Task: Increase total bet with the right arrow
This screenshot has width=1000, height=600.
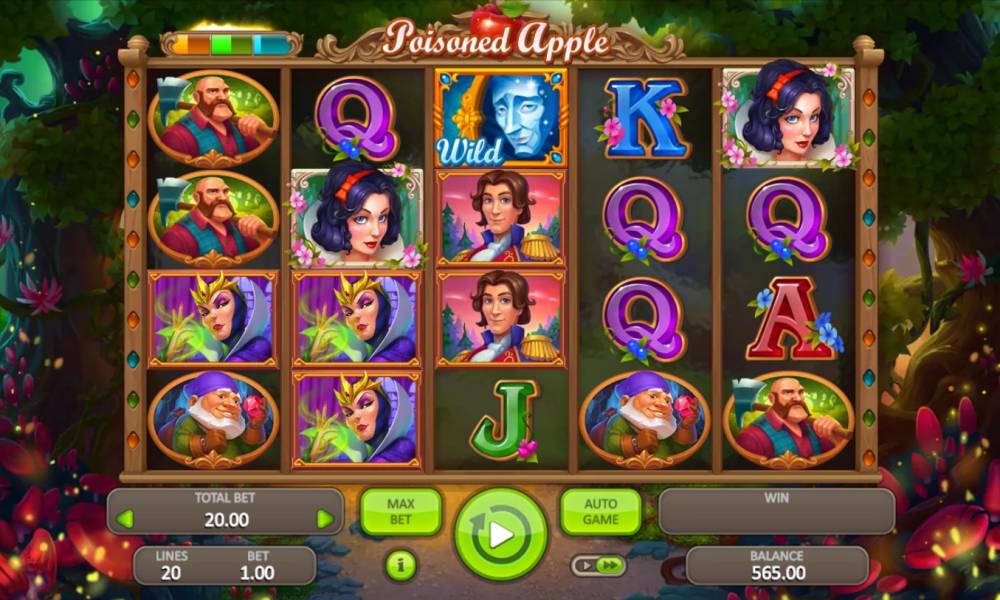Action: coord(325,519)
